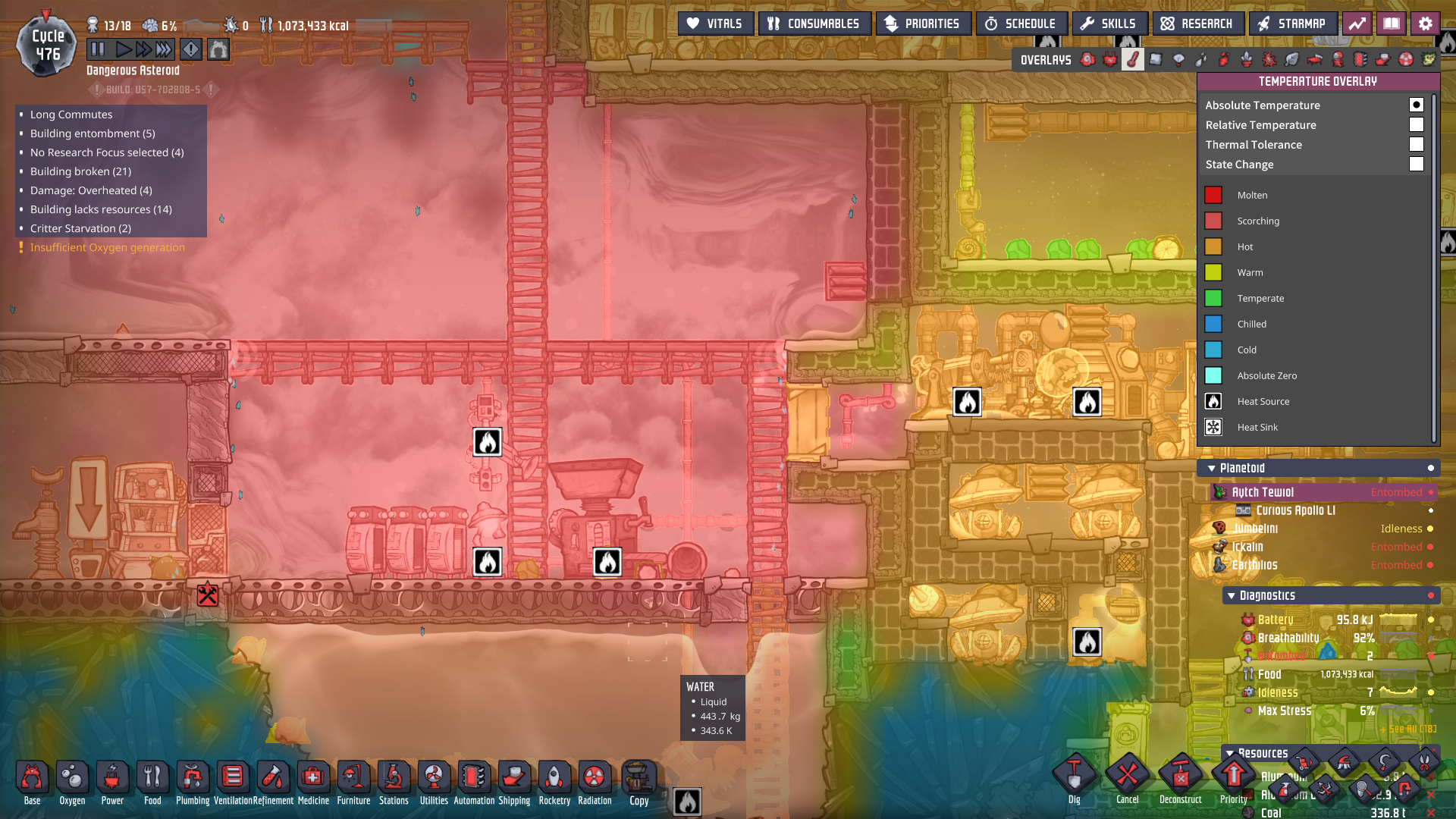Open the settings gear menu
The width and height of the screenshot is (1456, 819).
click(1426, 24)
